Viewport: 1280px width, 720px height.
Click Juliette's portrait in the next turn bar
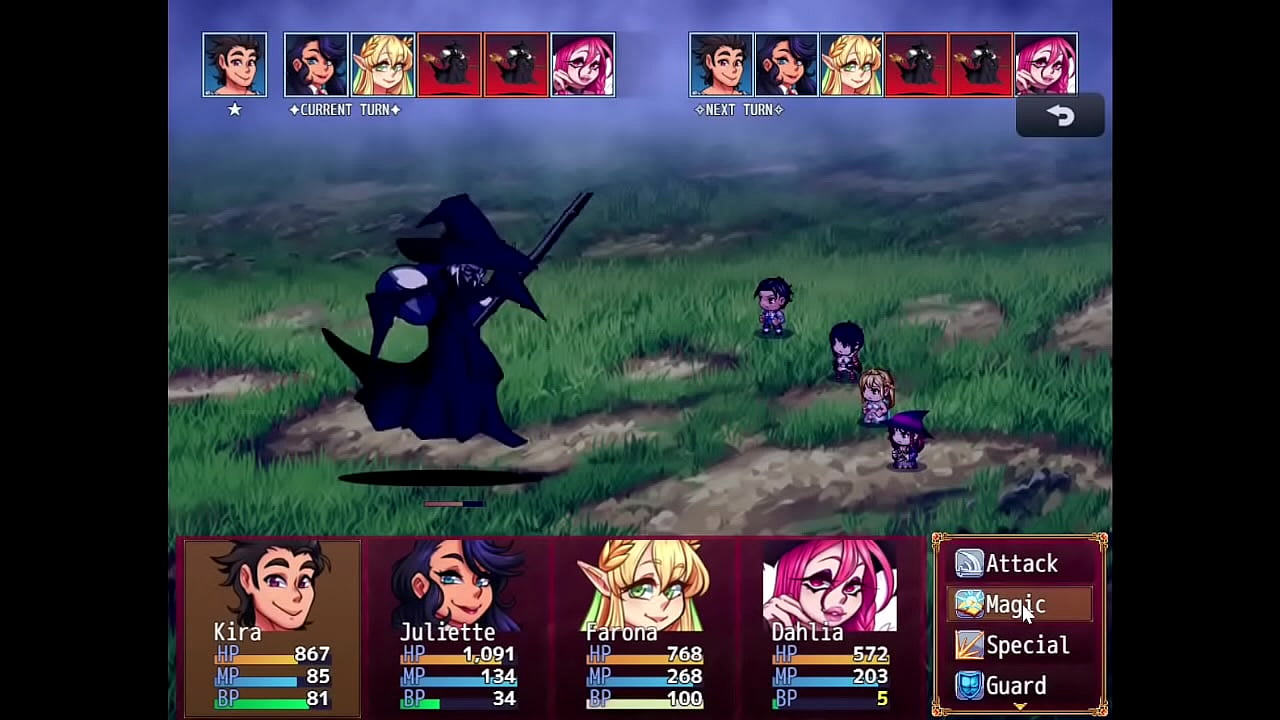click(787, 64)
